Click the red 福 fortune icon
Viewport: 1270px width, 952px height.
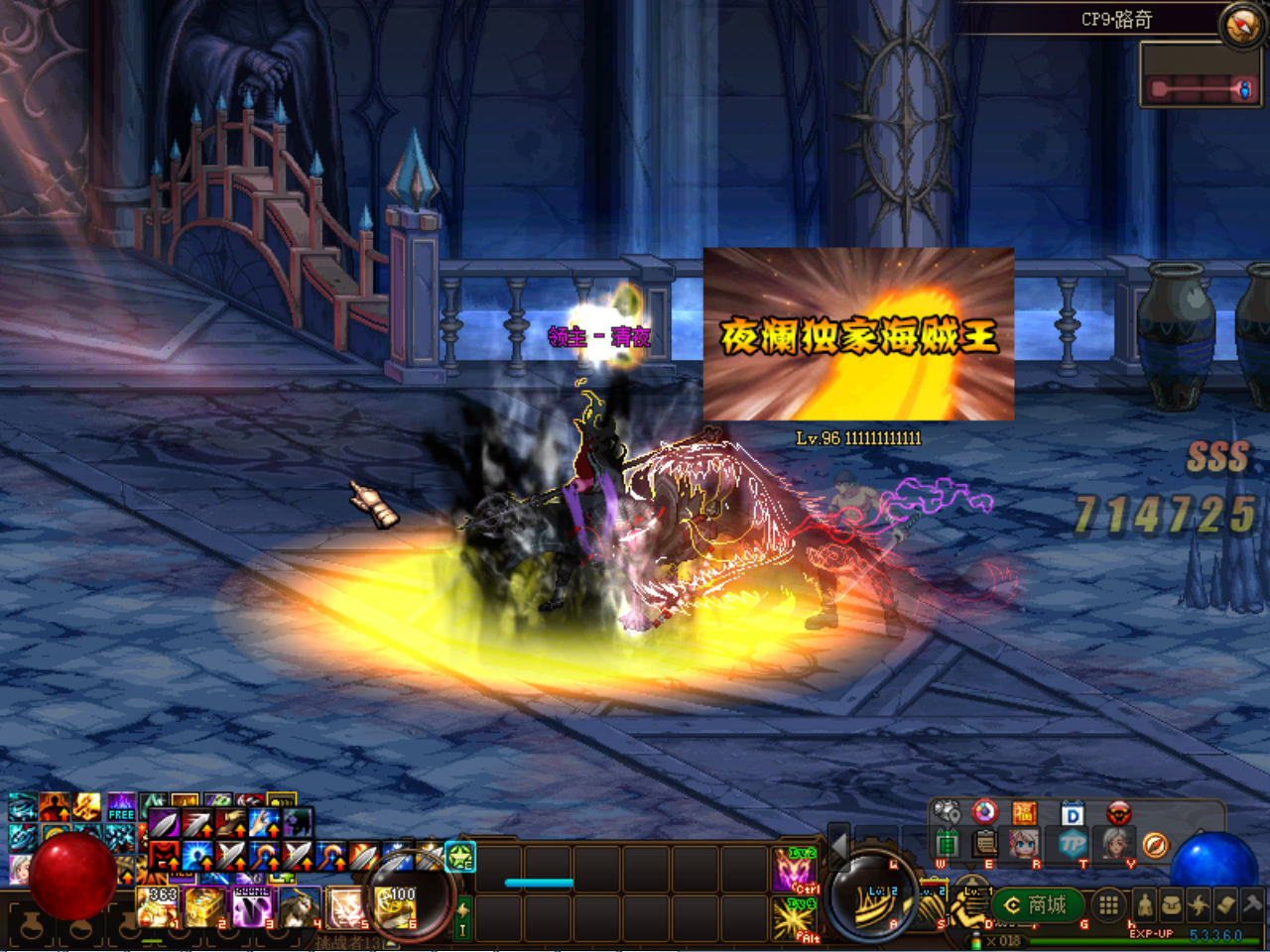pyautogui.click(x=1024, y=813)
